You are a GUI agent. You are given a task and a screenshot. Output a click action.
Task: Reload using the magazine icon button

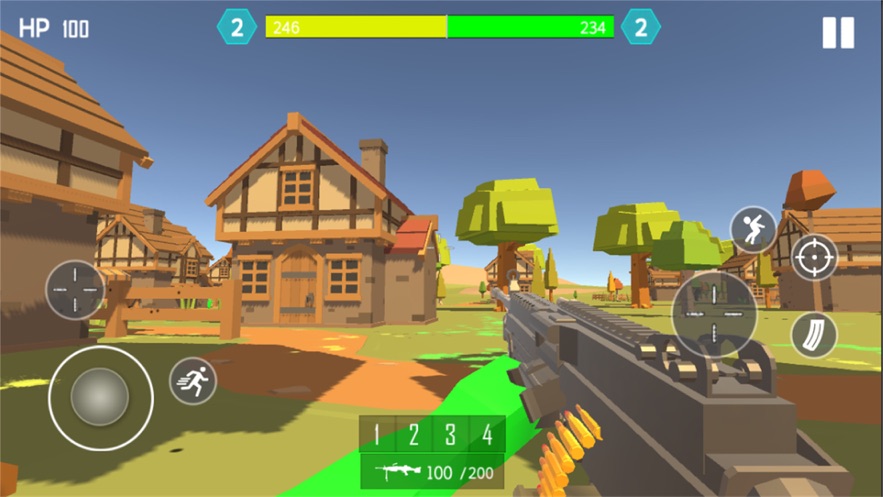tap(814, 335)
